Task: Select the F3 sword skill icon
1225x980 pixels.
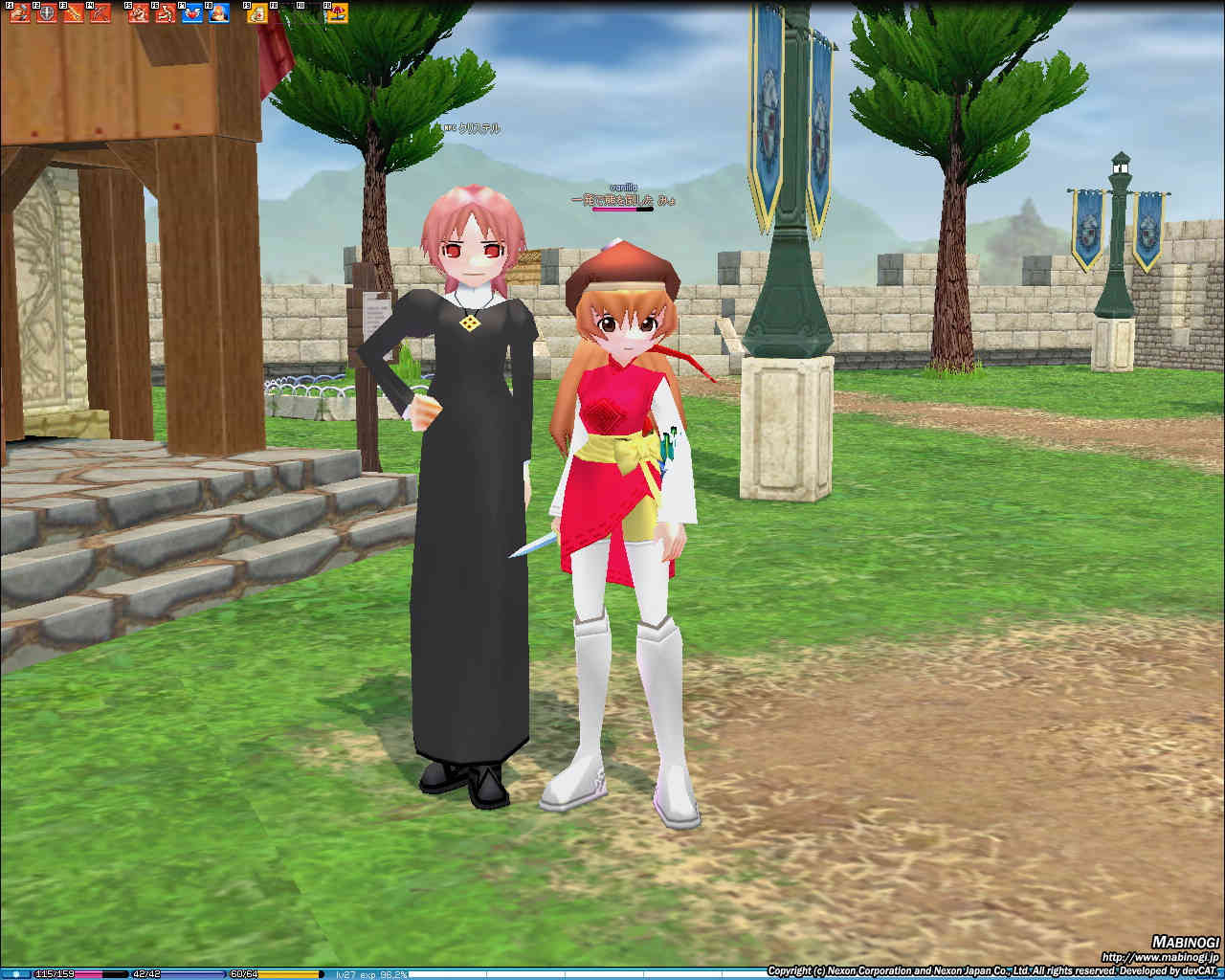Action: [73, 13]
